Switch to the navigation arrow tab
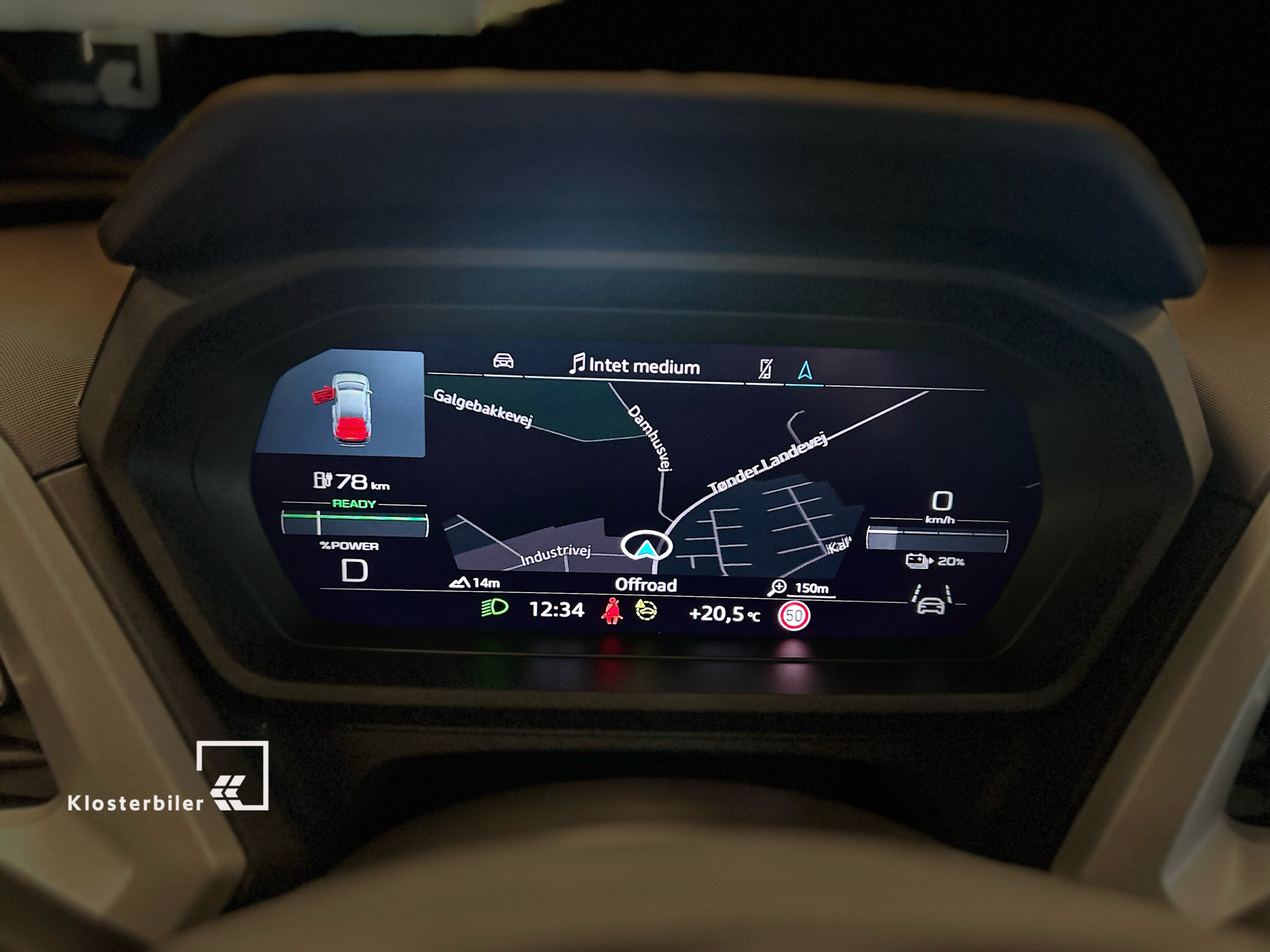This screenshot has height=952, width=1270. (x=805, y=370)
